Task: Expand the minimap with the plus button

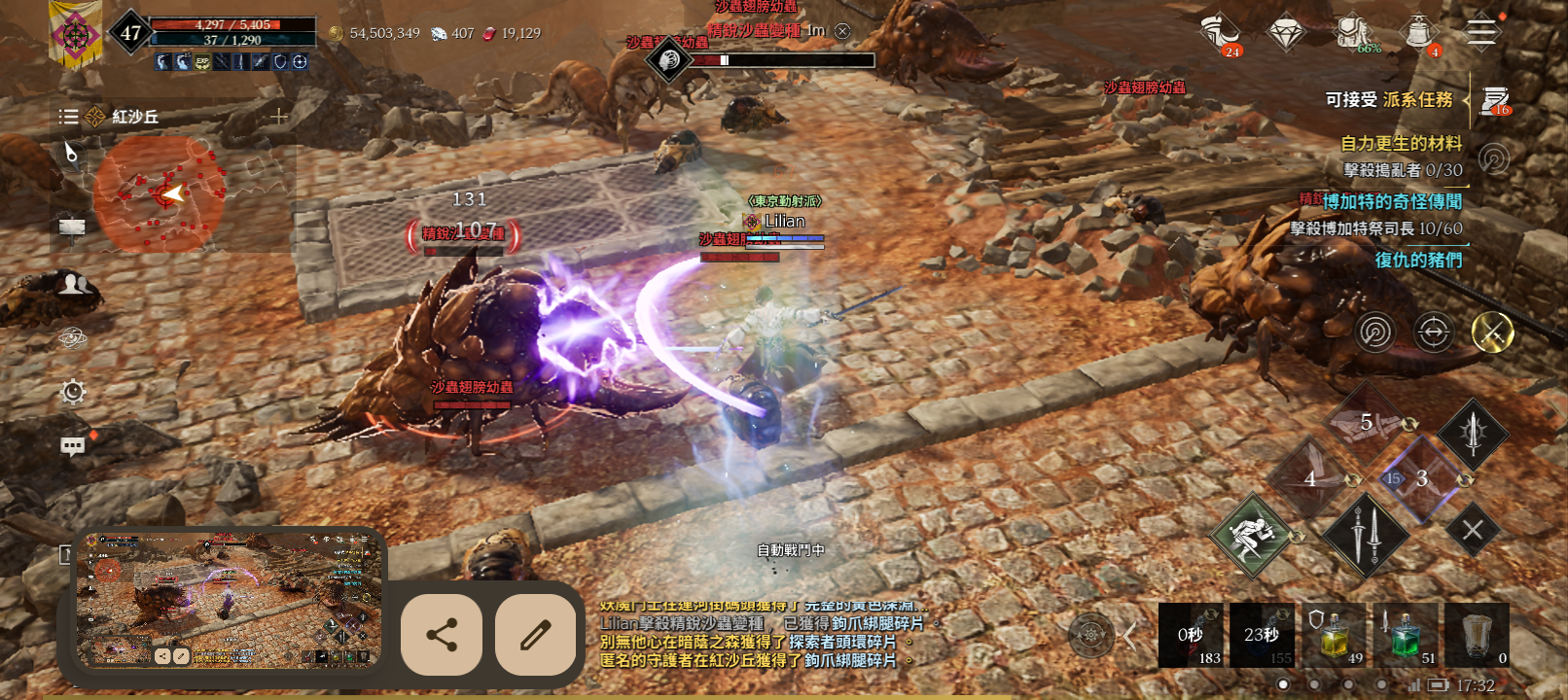Action: point(279,117)
